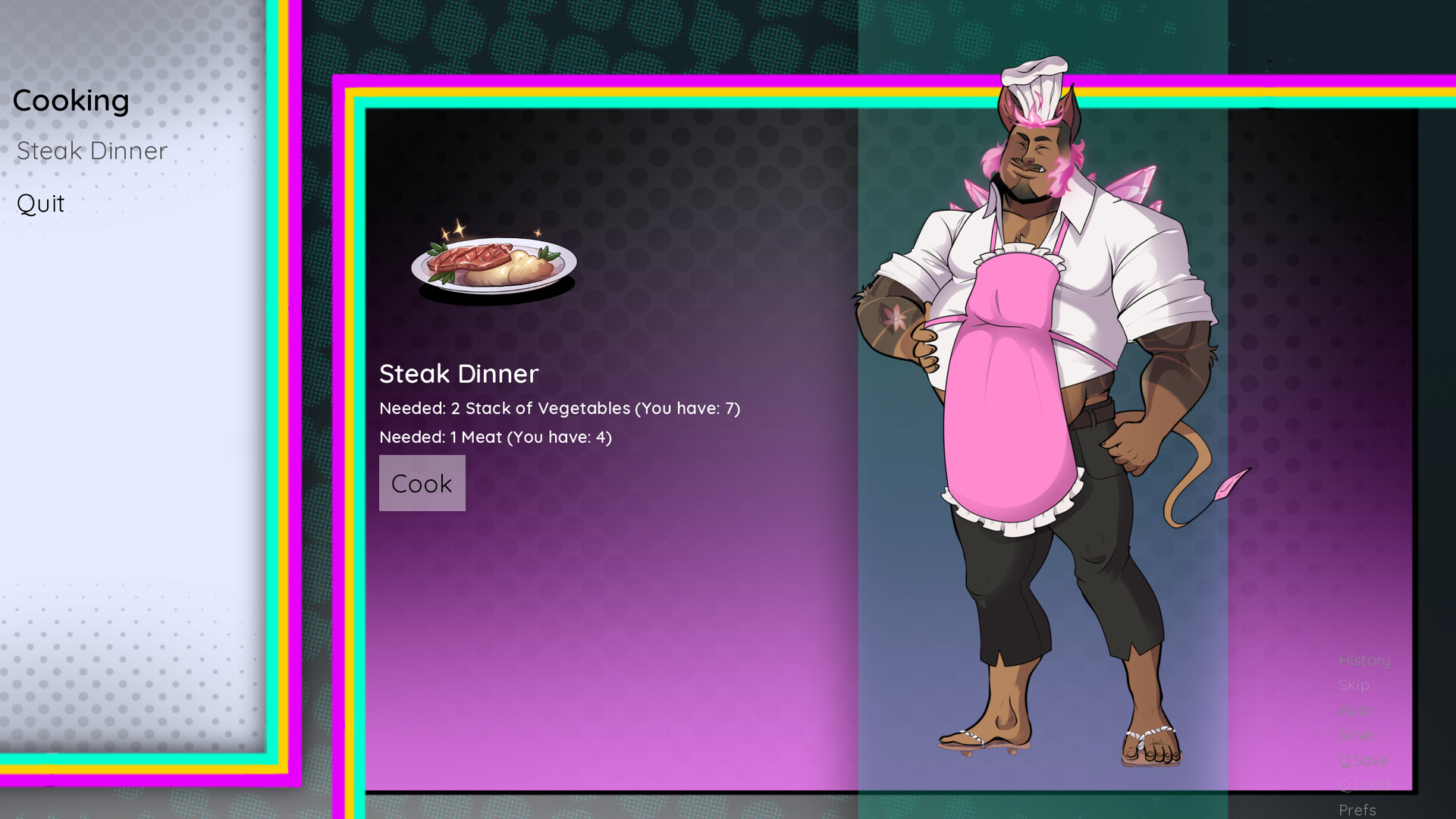Click the vegetables requirement line

pyautogui.click(x=560, y=408)
